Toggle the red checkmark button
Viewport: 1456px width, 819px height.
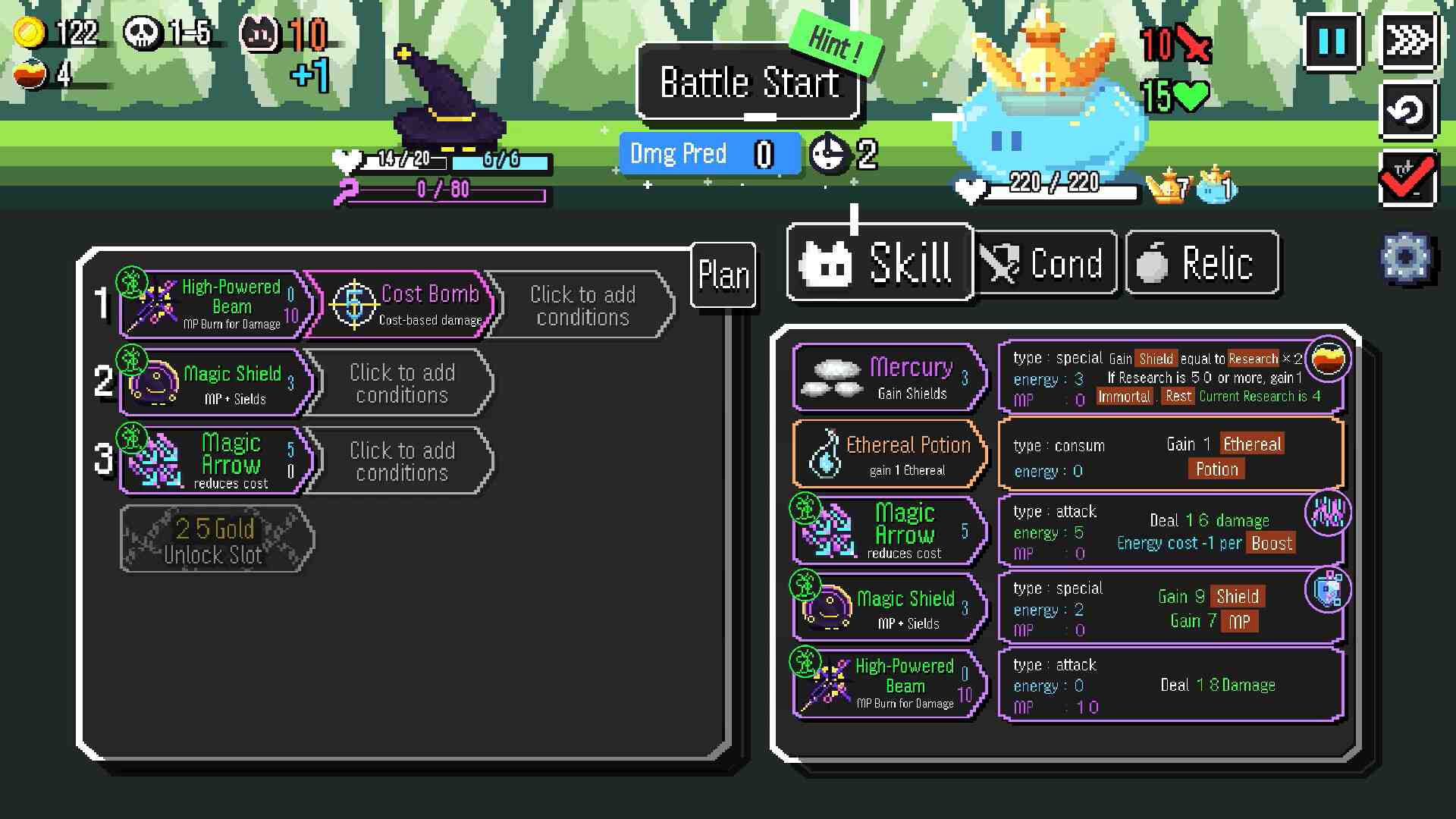click(1407, 179)
